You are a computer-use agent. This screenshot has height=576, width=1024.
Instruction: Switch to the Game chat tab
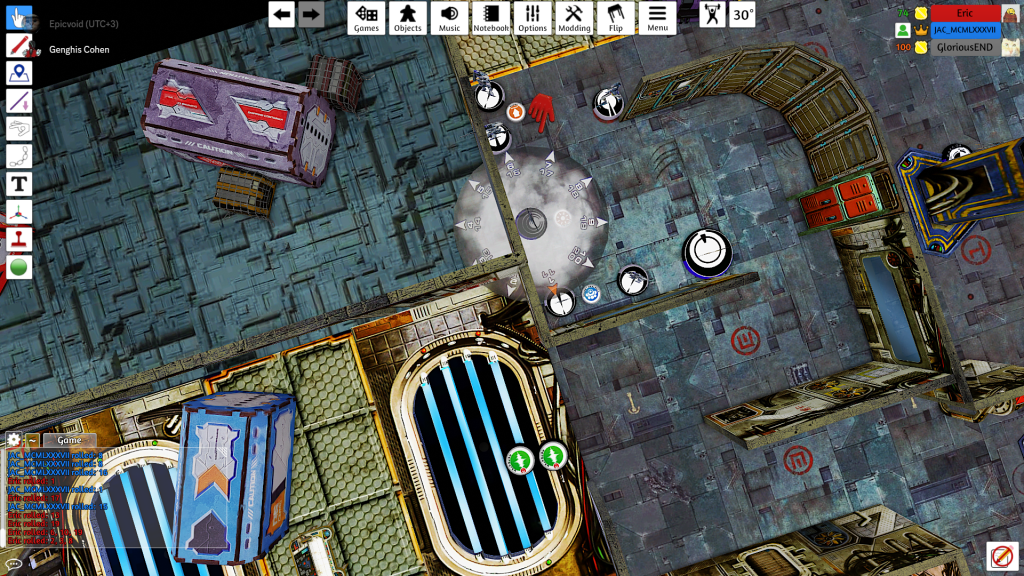click(69, 440)
